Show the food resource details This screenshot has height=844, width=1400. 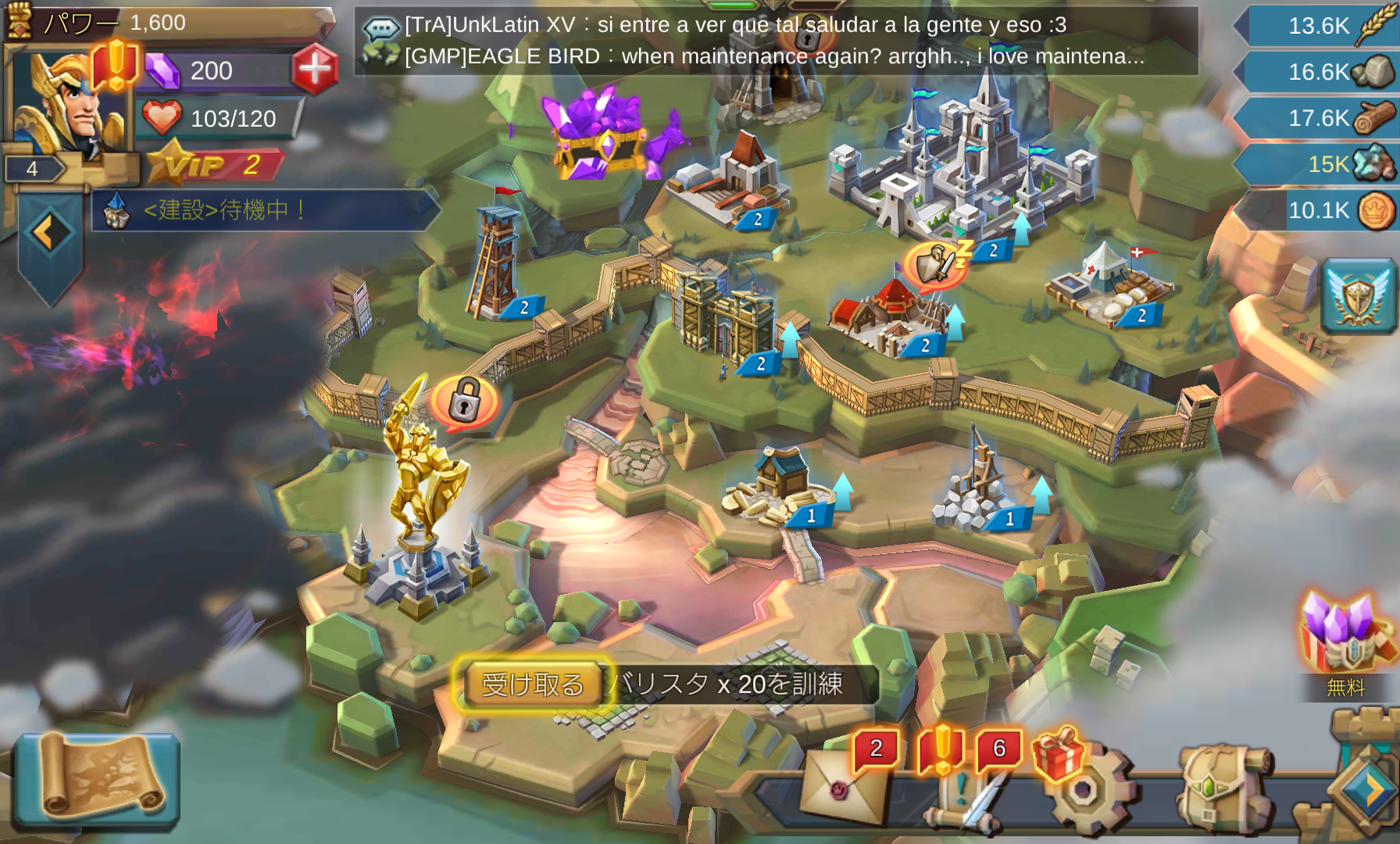[1319, 26]
